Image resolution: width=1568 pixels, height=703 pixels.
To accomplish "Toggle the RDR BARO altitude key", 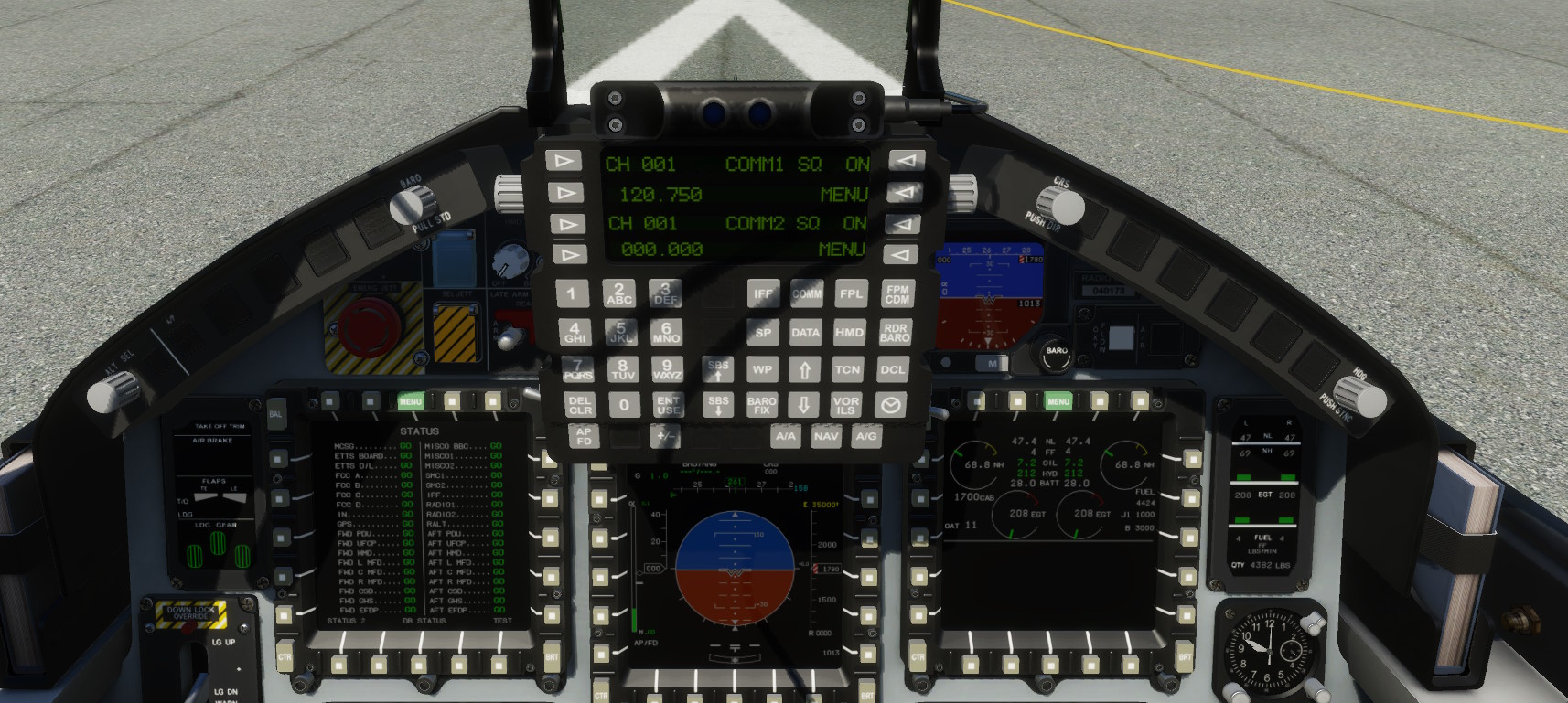I will (x=895, y=333).
